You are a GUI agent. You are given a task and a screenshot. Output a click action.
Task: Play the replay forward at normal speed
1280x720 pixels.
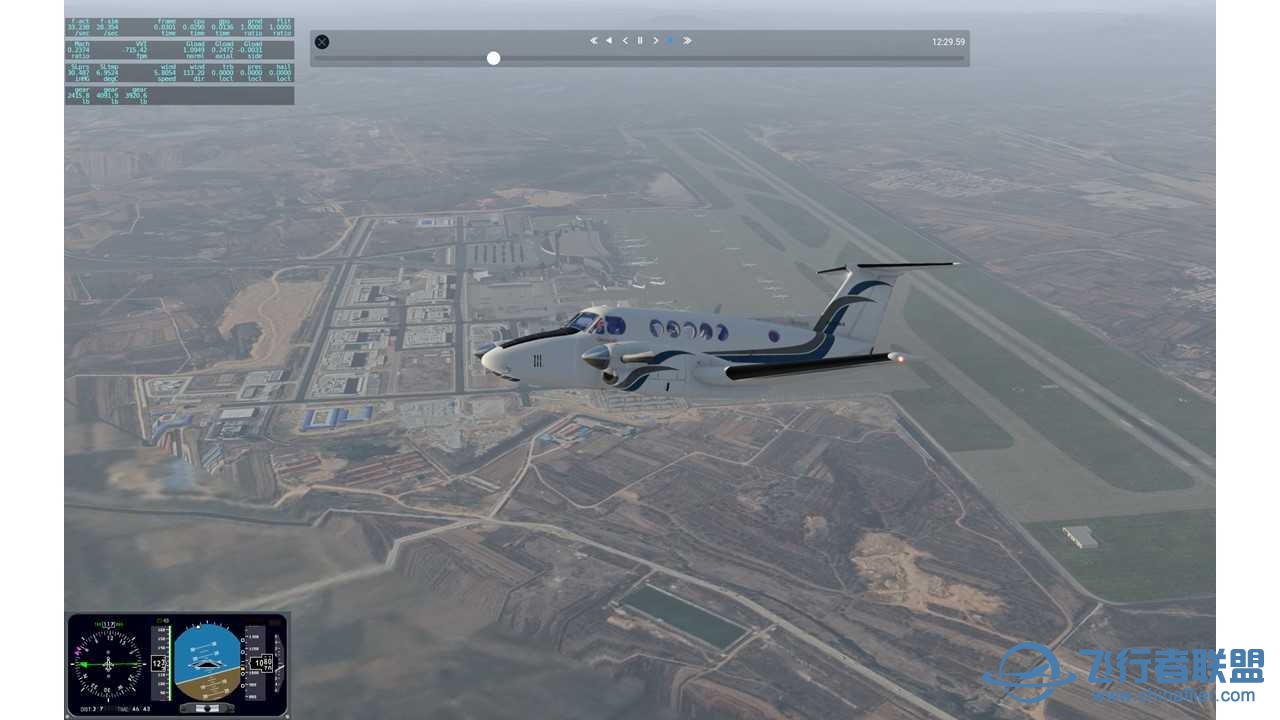[671, 41]
